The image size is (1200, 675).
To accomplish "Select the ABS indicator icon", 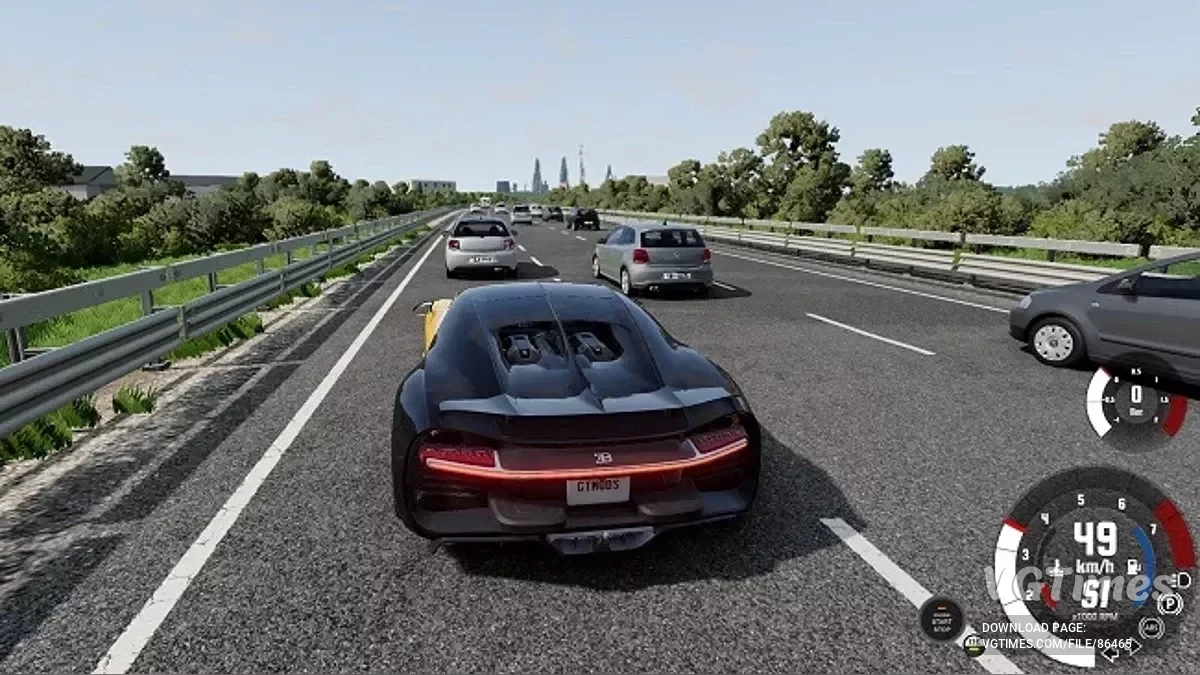I will point(1150,627).
